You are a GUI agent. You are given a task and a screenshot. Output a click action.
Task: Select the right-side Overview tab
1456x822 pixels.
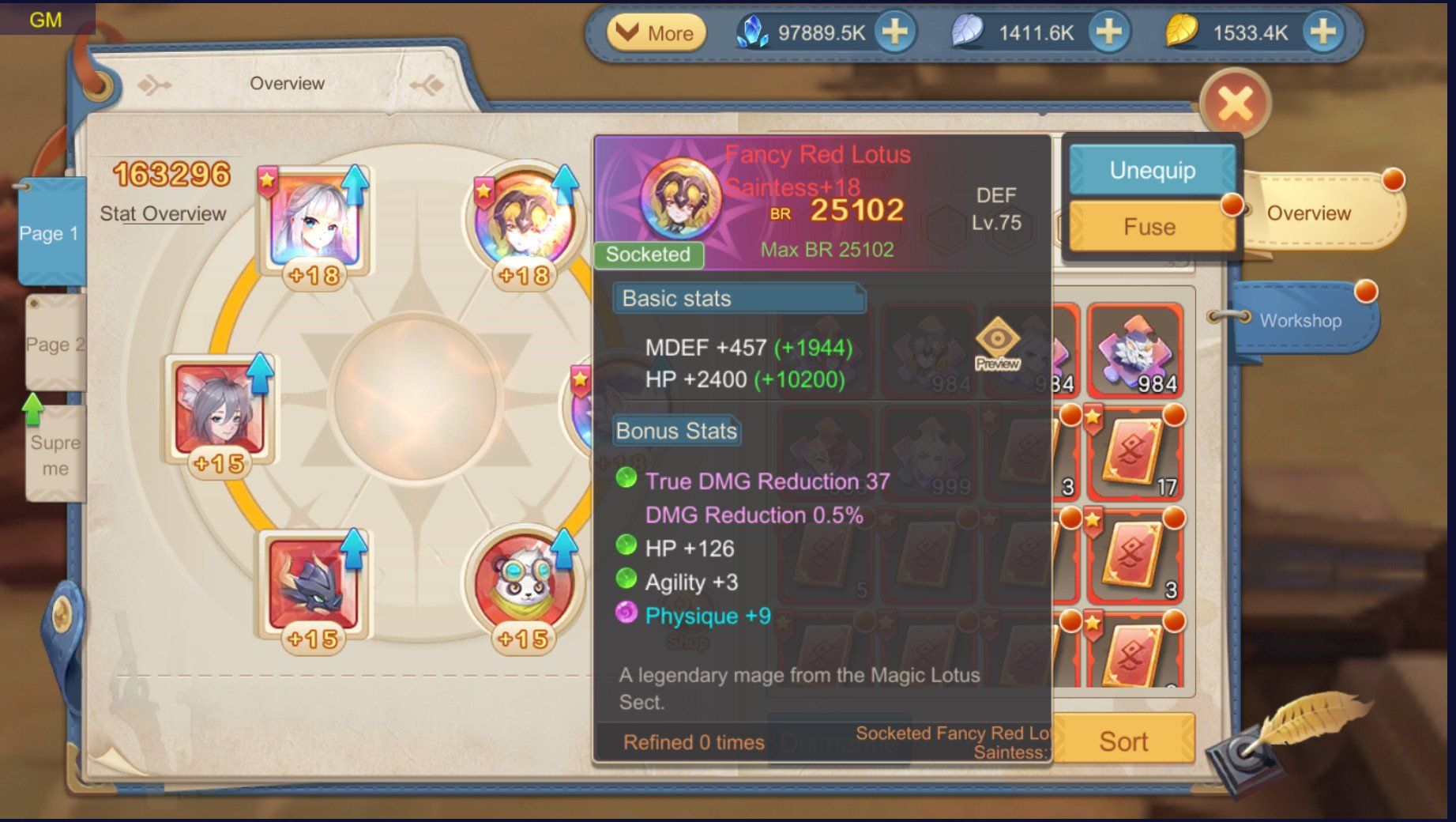1308,213
